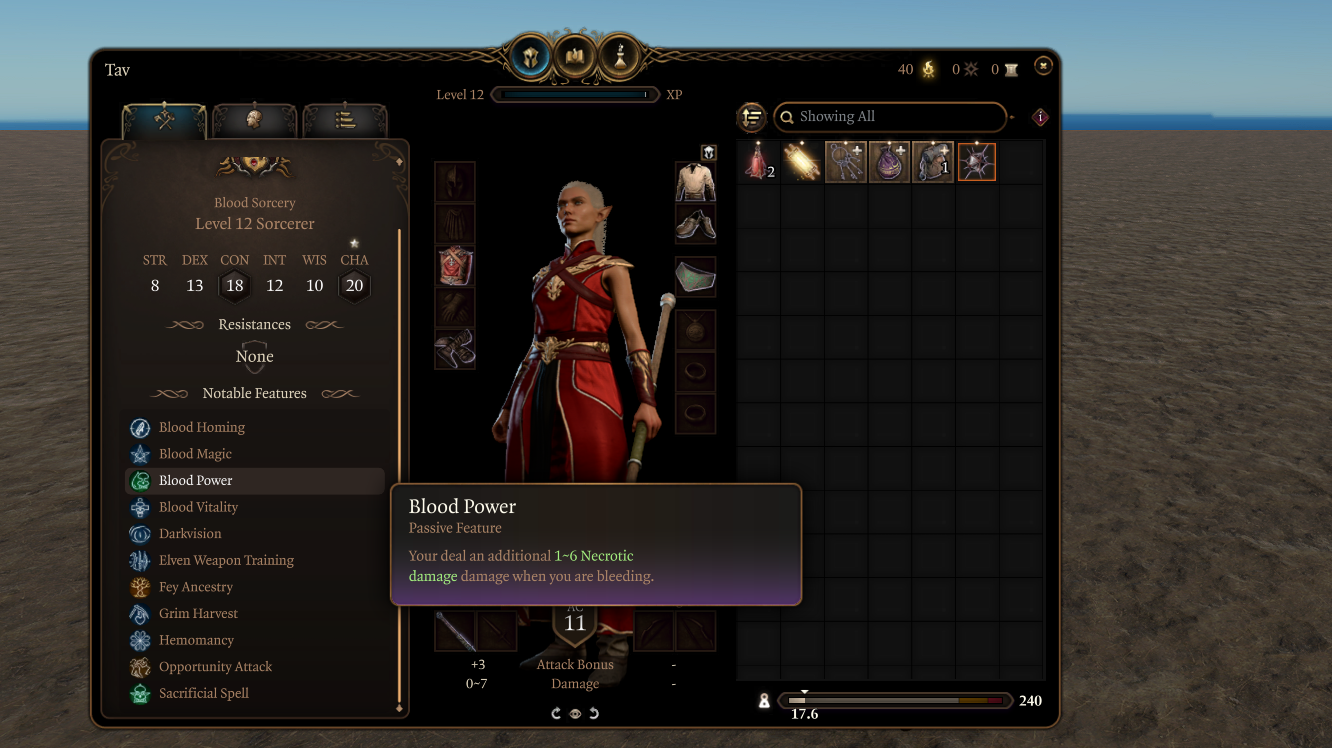Screen dimensions: 1332x748
Task: Select the helmet equipment tab at the top
Action: click(530, 58)
